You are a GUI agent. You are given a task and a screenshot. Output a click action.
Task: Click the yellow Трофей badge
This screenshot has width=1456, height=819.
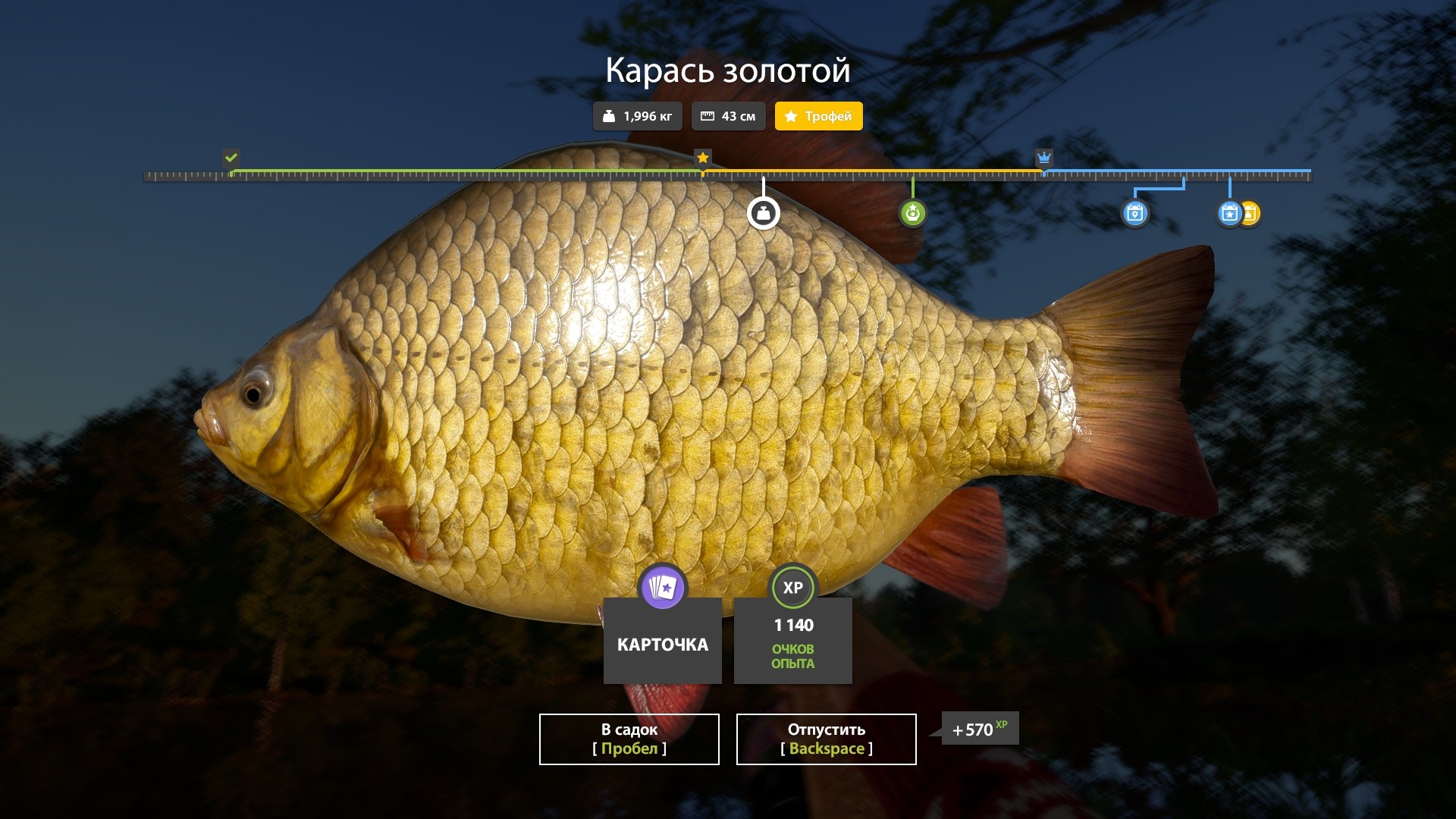click(x=818, y=116)
